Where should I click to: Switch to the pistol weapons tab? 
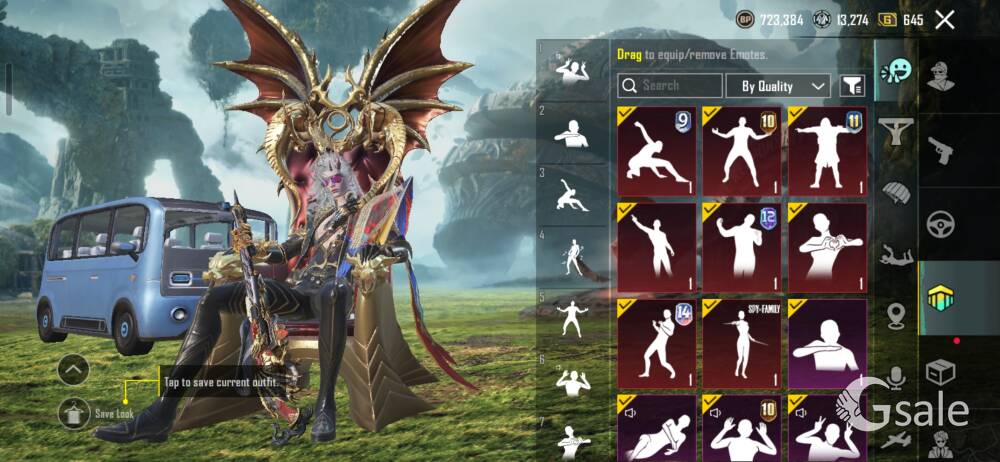[x=941, y=150]
